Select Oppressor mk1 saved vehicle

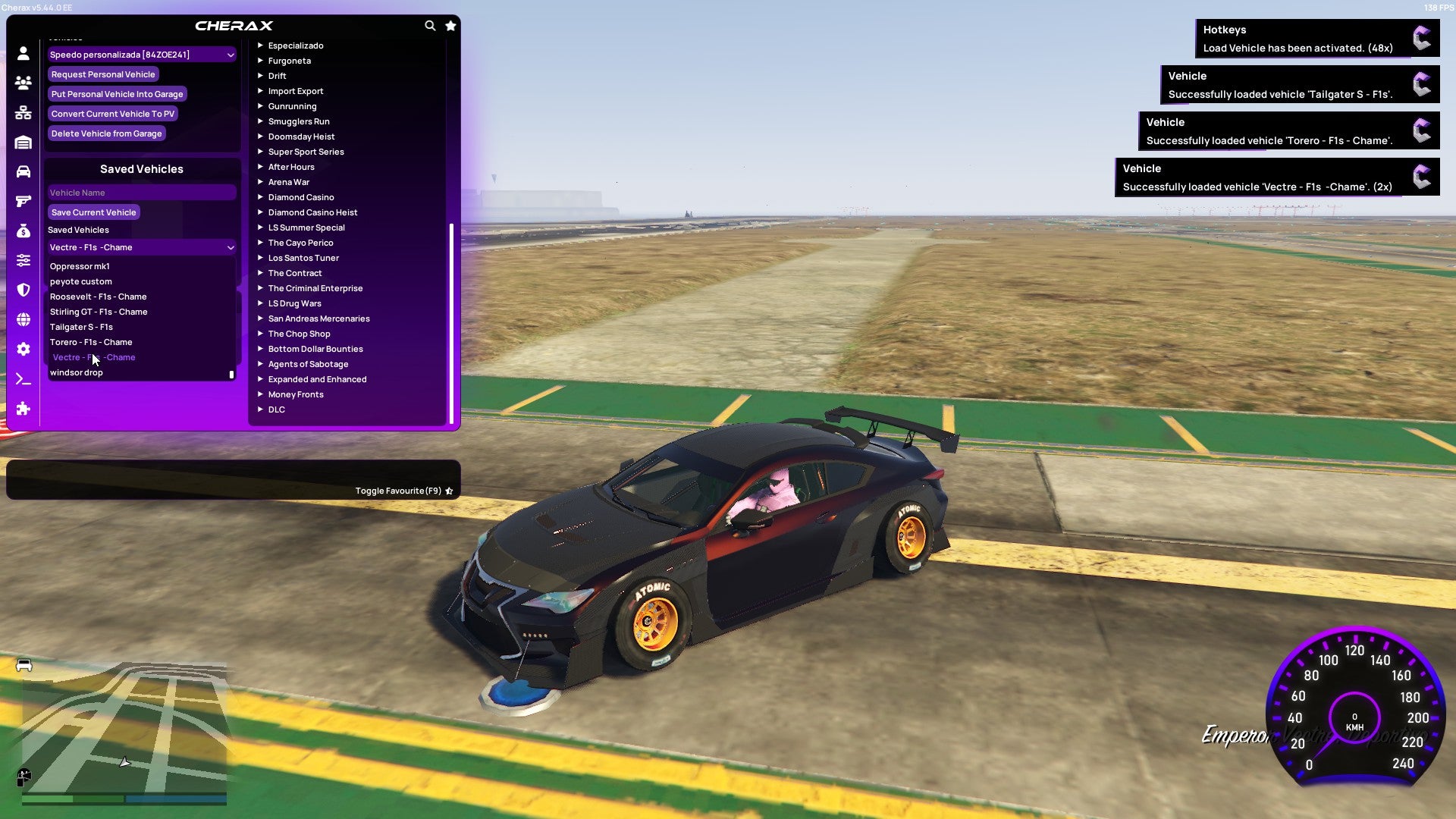pyautogui.click(x=80, y=266)
